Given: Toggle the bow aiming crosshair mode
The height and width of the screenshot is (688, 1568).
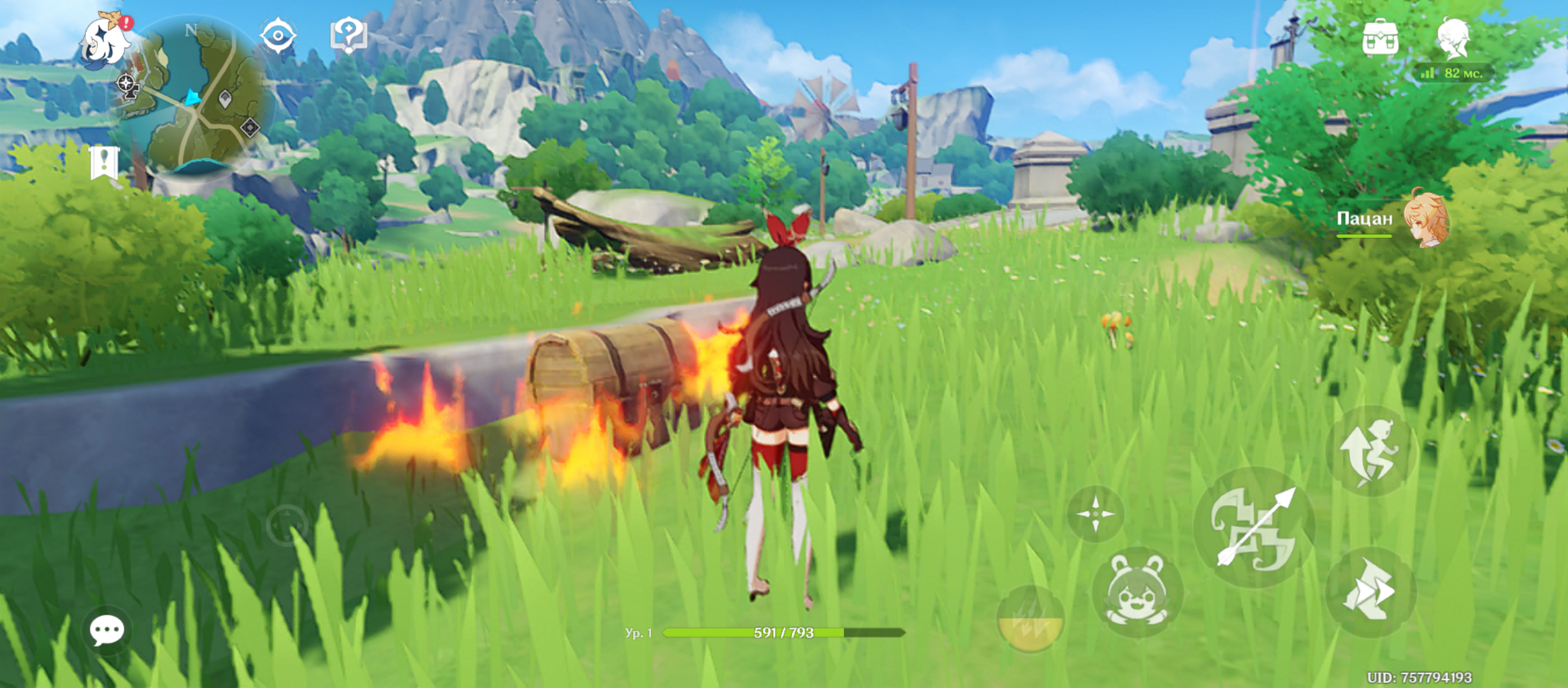Looking at the screenshot, I should pos(1096,514).
